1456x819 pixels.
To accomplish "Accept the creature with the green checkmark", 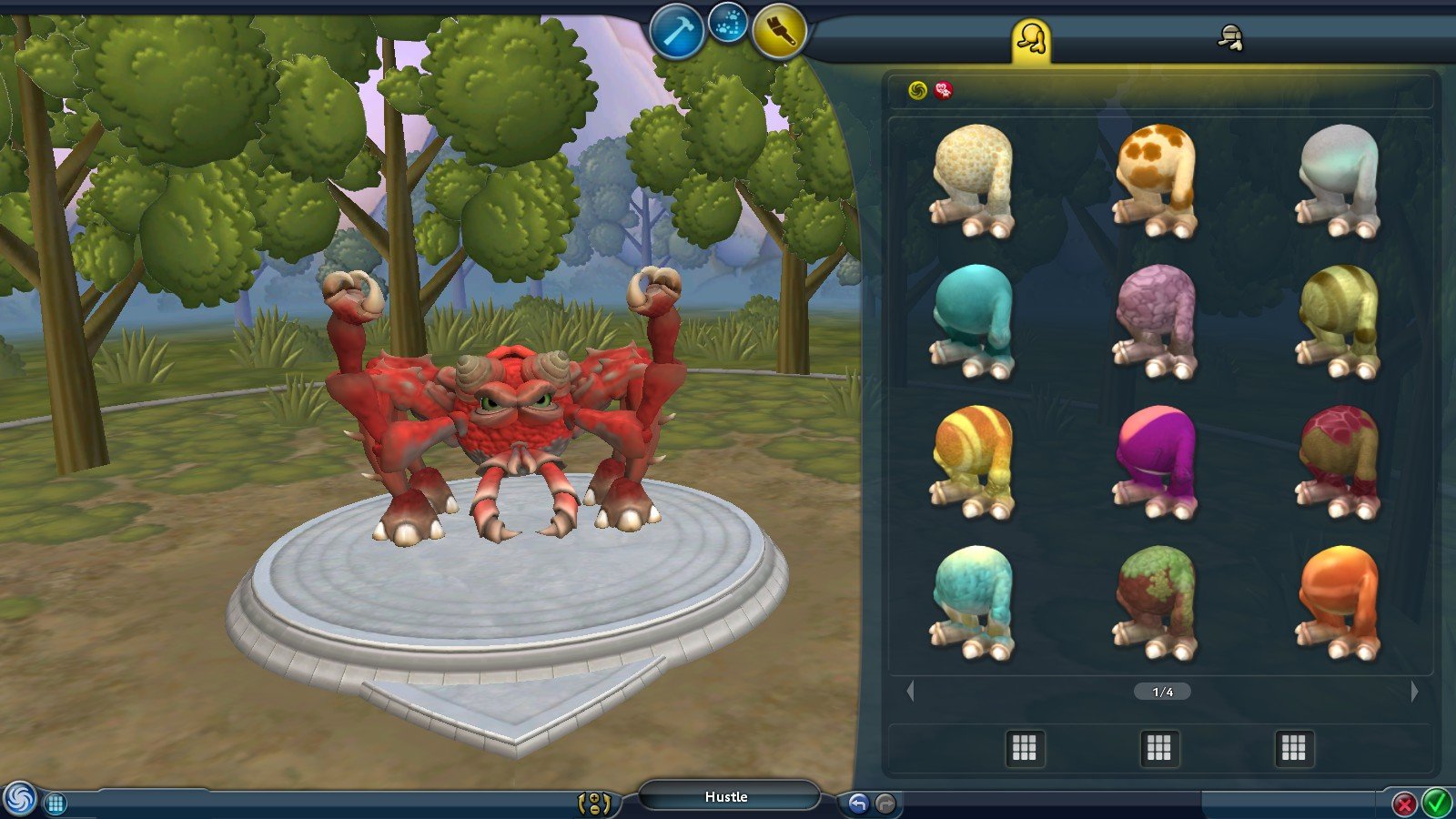I will 1436,804.
